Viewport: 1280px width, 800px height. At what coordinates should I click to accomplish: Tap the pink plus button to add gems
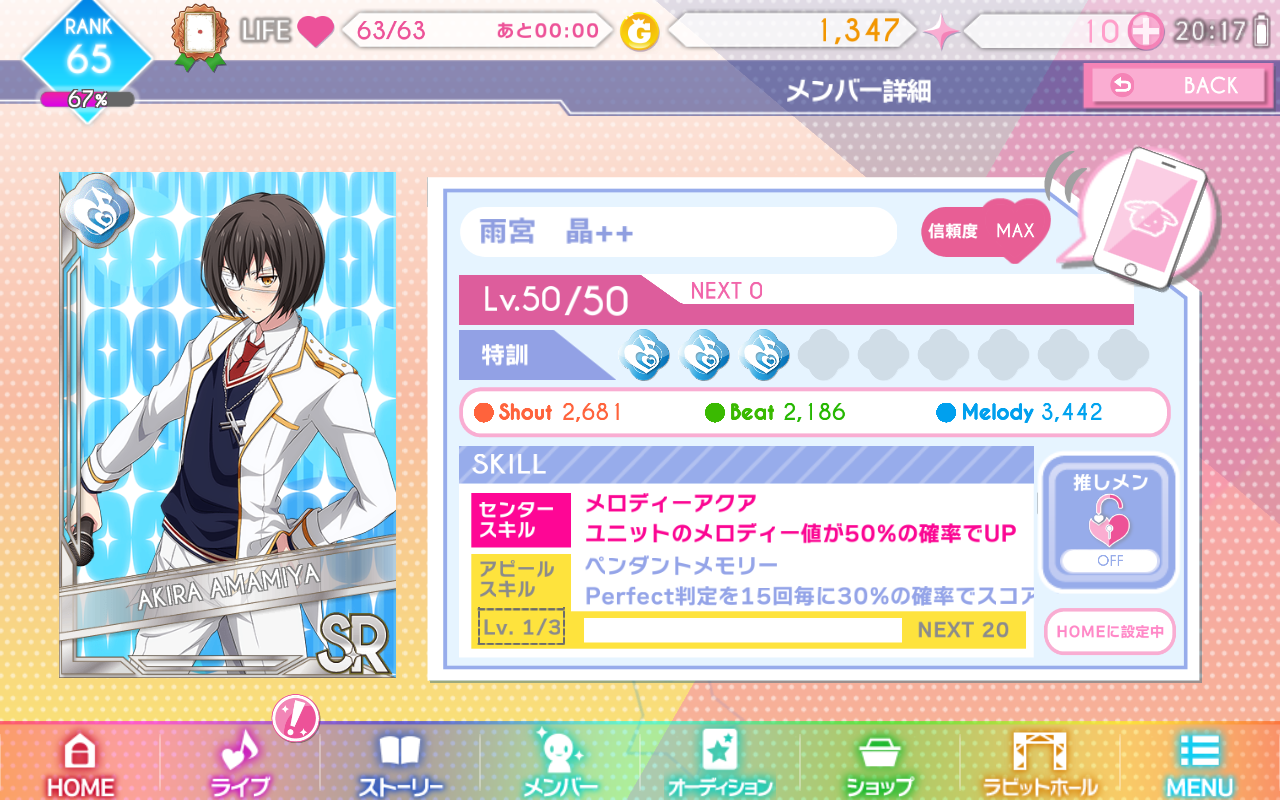1145,31
